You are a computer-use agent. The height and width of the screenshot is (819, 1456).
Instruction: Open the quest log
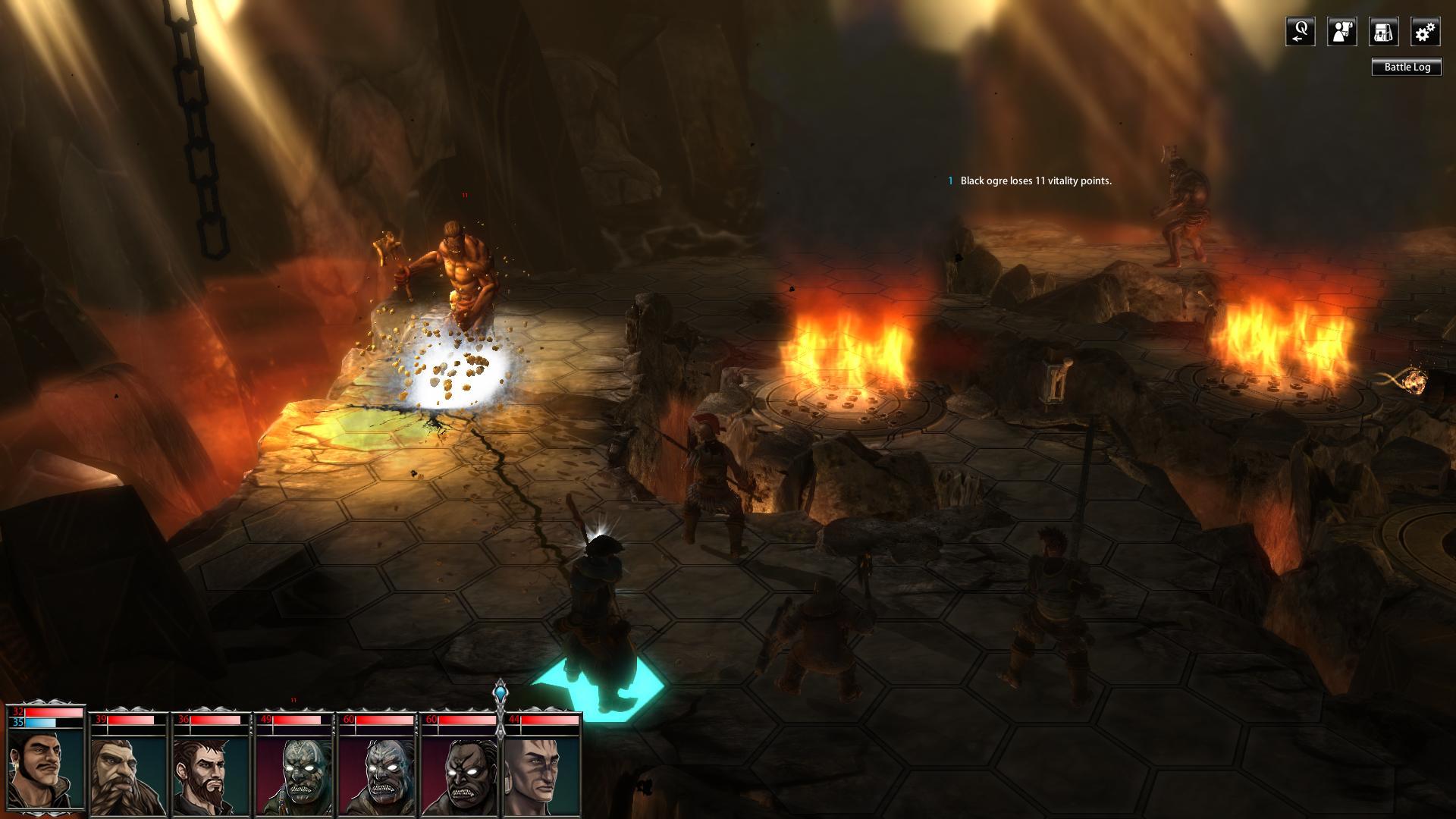click(1300, 32)
